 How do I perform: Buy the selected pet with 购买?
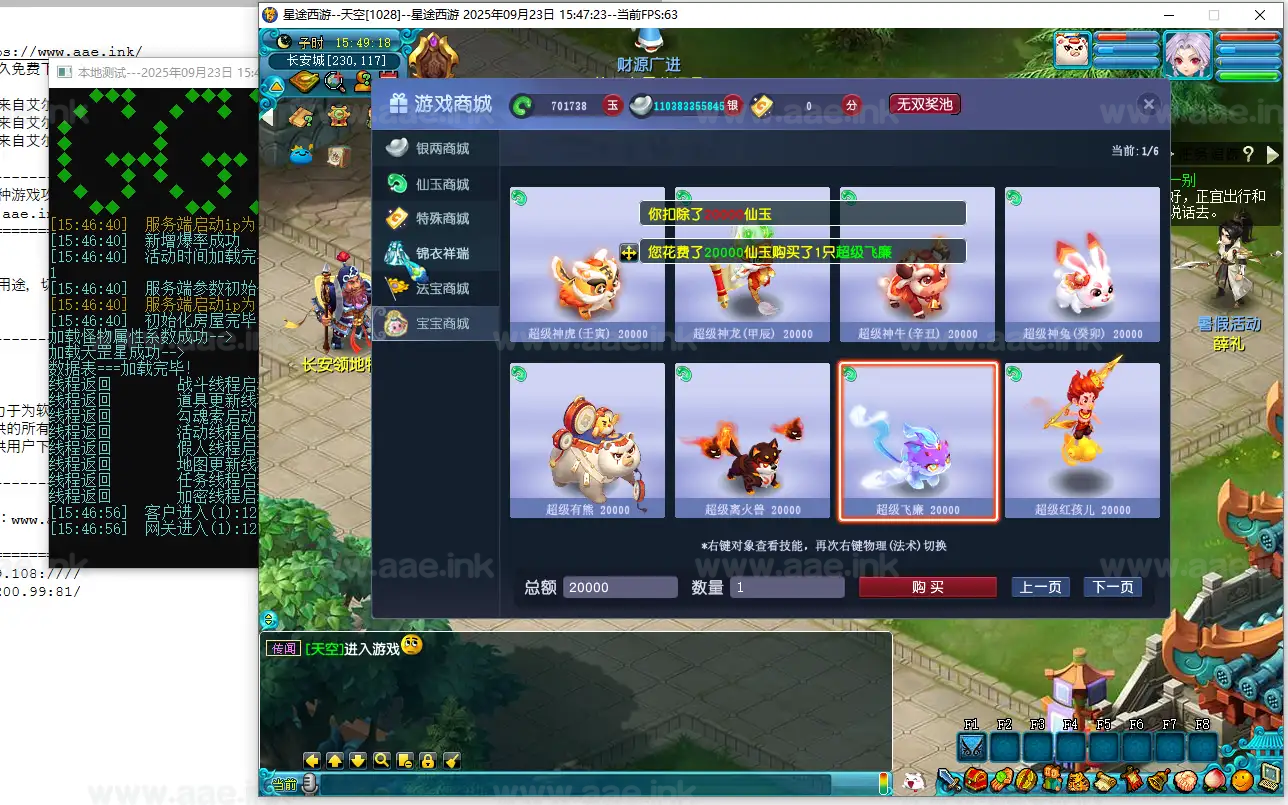tap(927, 587)
